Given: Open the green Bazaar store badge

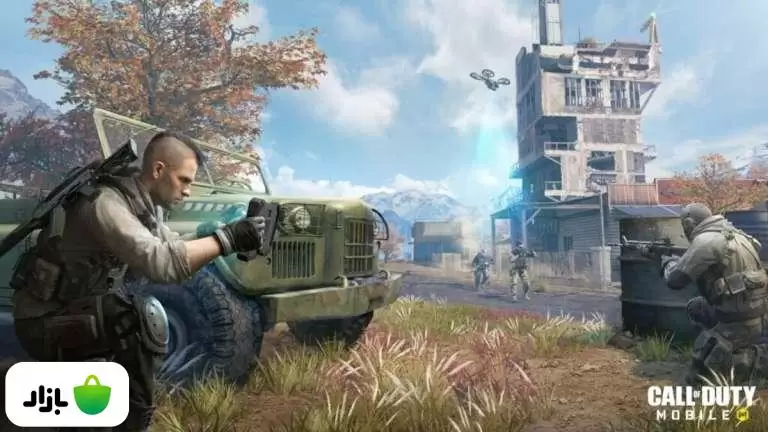Looking at the screenshot, I should point(67,395).
